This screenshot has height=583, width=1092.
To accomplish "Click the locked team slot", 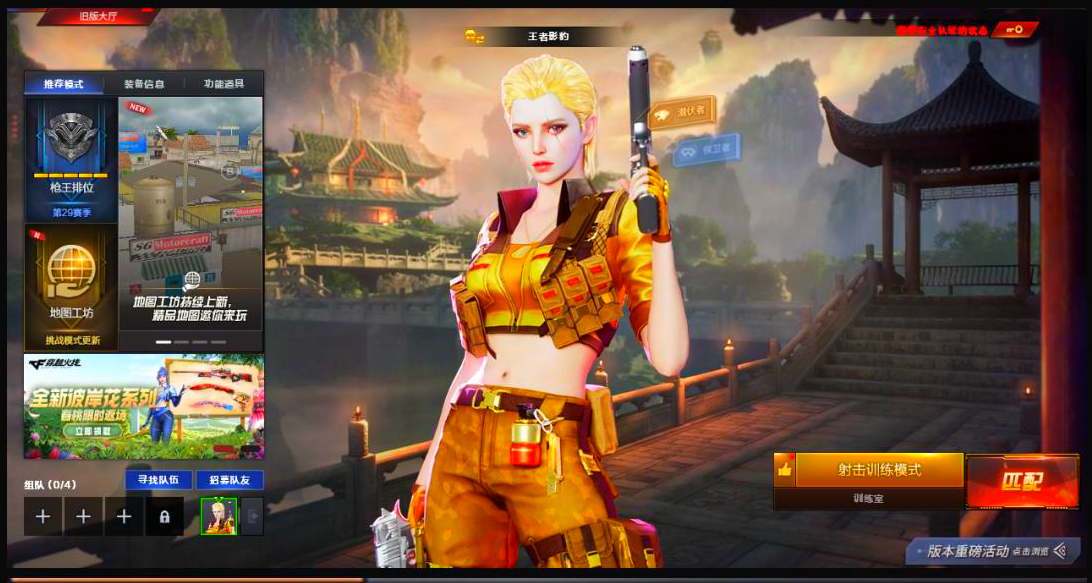I will pos(164,516).
